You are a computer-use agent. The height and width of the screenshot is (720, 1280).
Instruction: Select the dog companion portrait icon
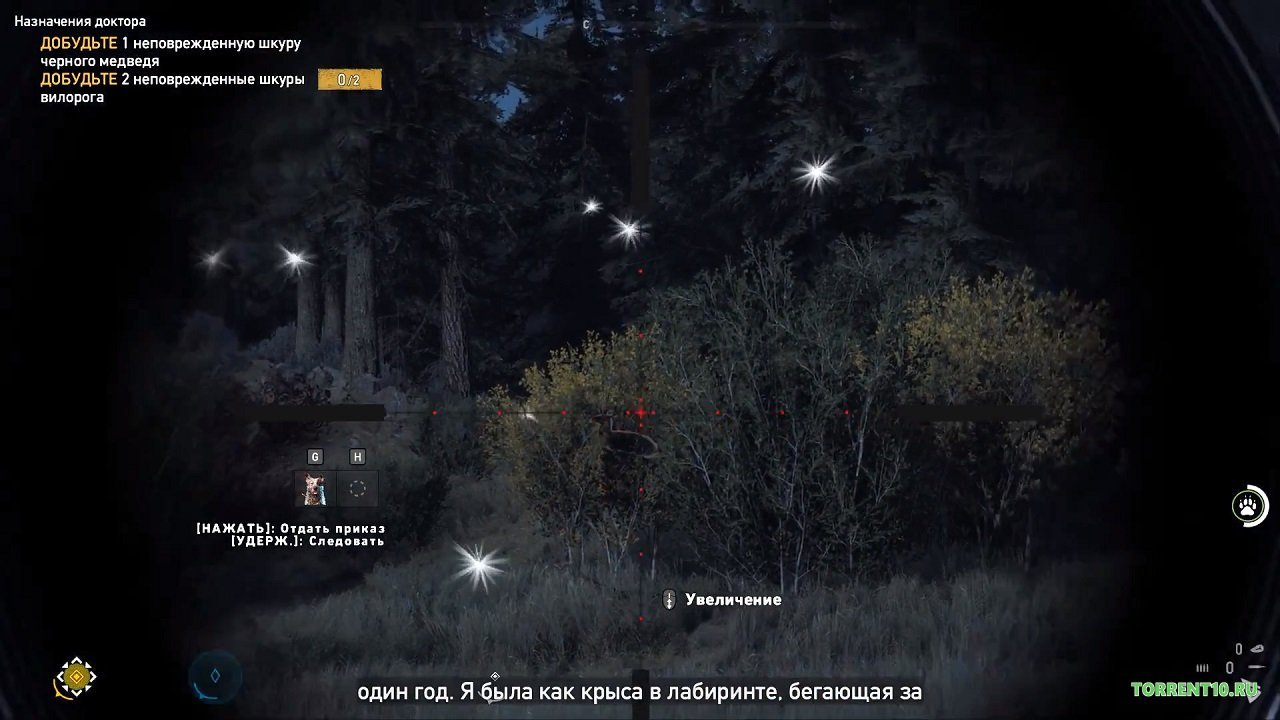coord(315,488)
